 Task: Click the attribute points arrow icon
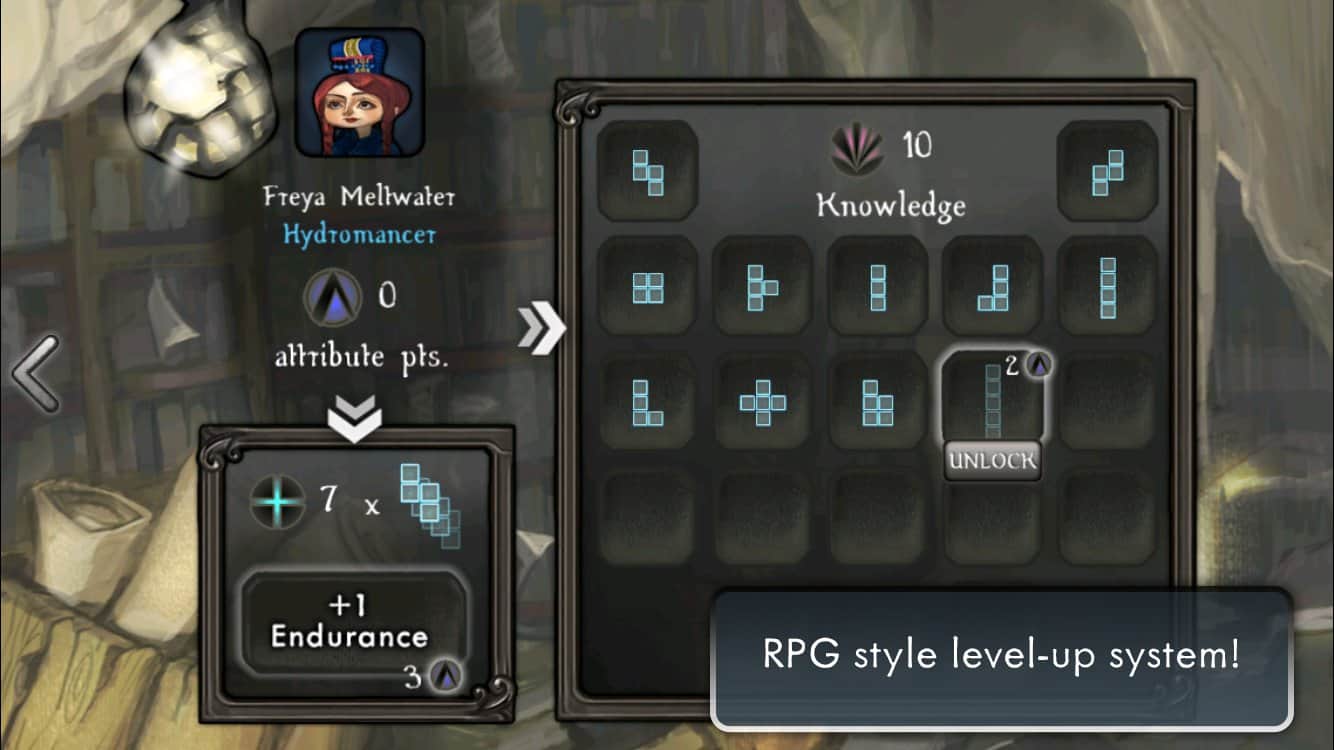coord(330,297)
